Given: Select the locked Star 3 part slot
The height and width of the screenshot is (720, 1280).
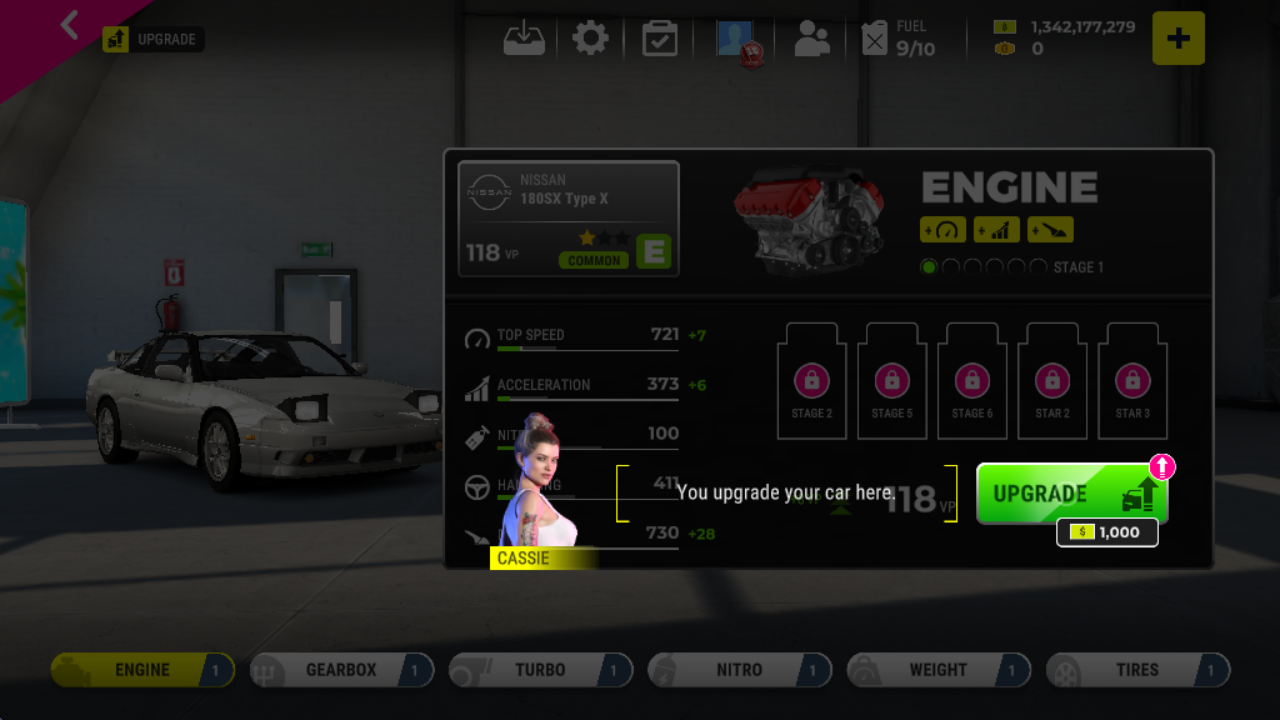Looking at the screenshot, I should (1132, 383).
